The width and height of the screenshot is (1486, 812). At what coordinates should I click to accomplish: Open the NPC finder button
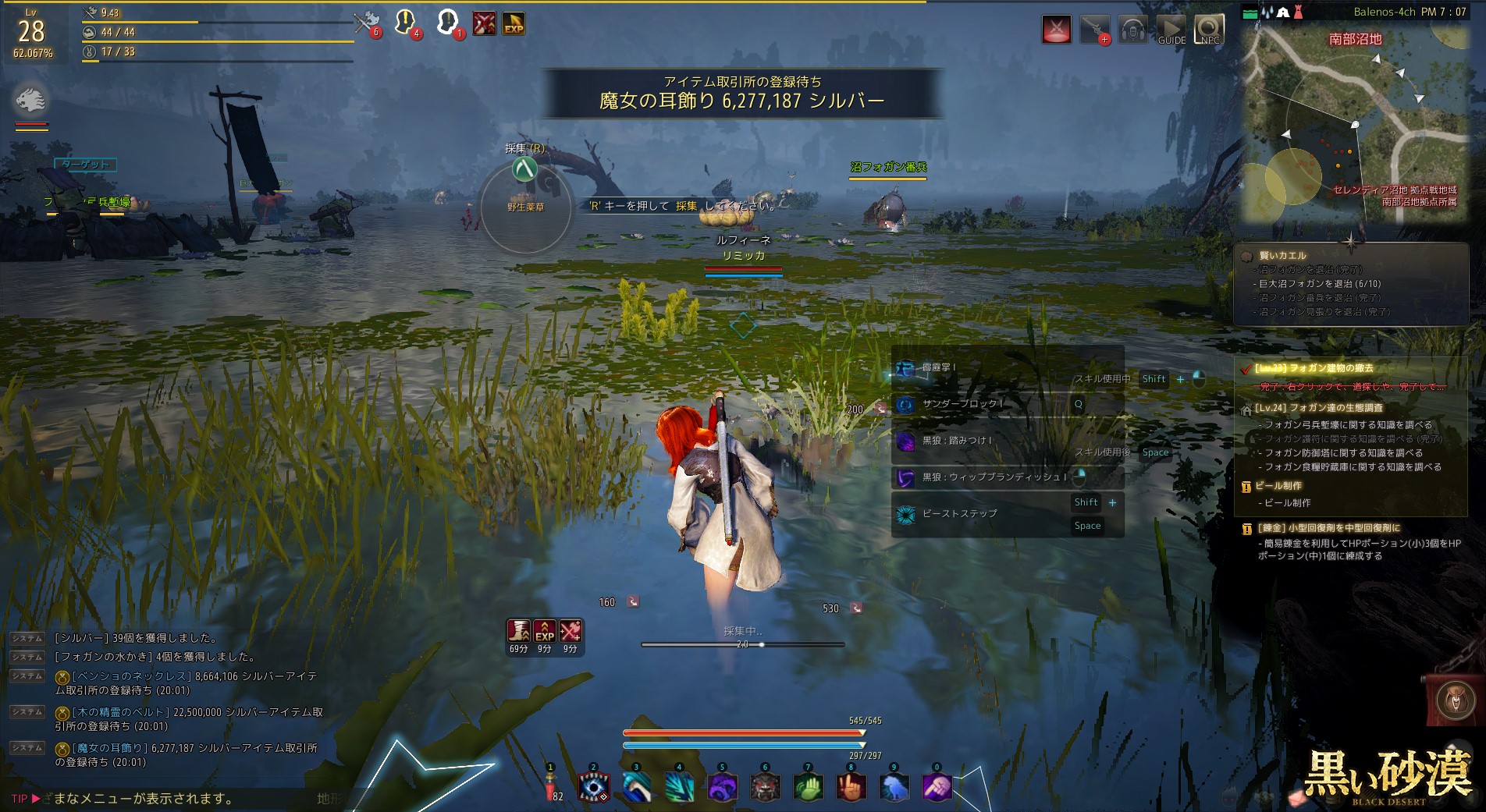click(1209, 29)
